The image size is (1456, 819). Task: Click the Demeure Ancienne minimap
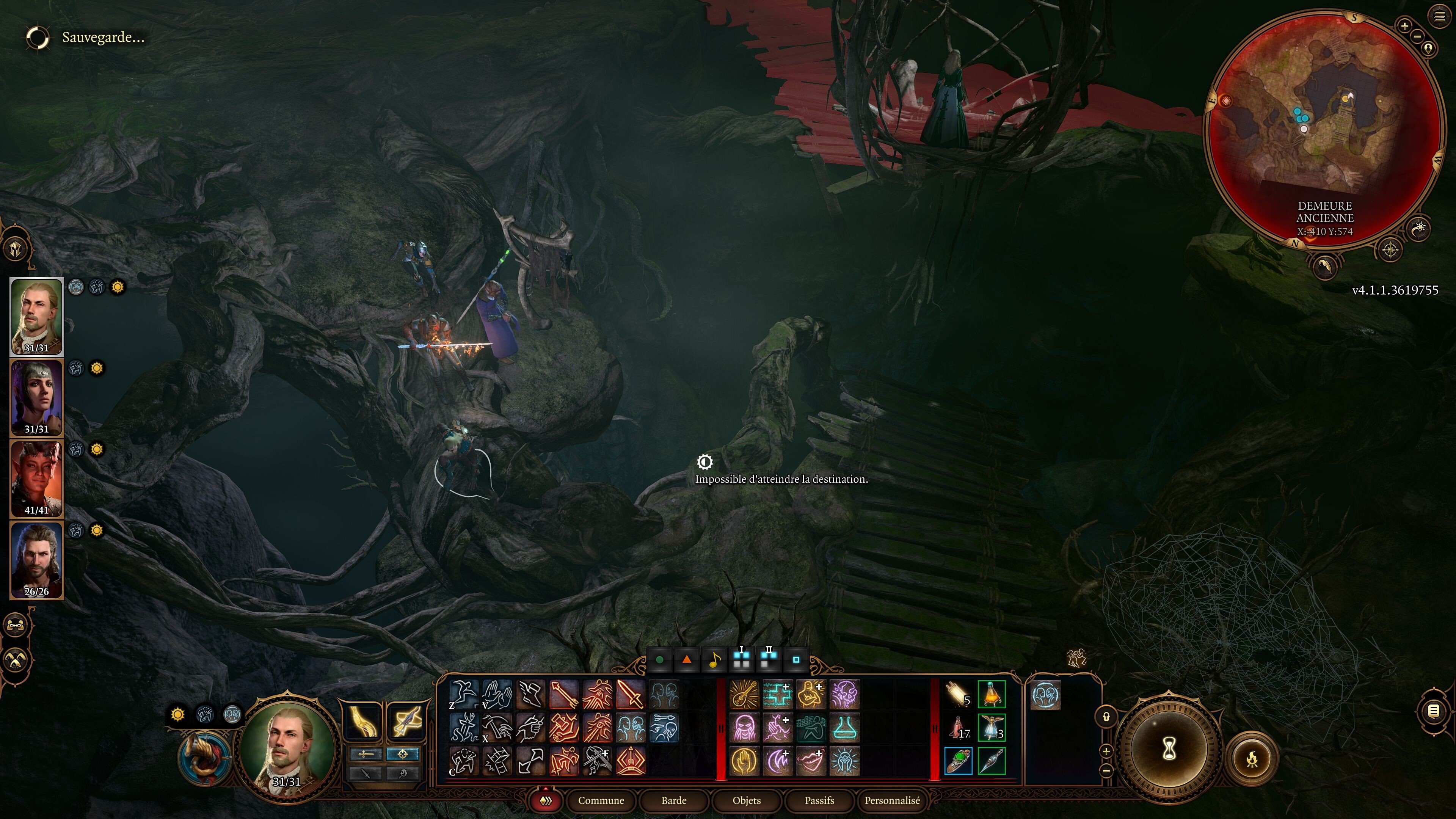1323,124
